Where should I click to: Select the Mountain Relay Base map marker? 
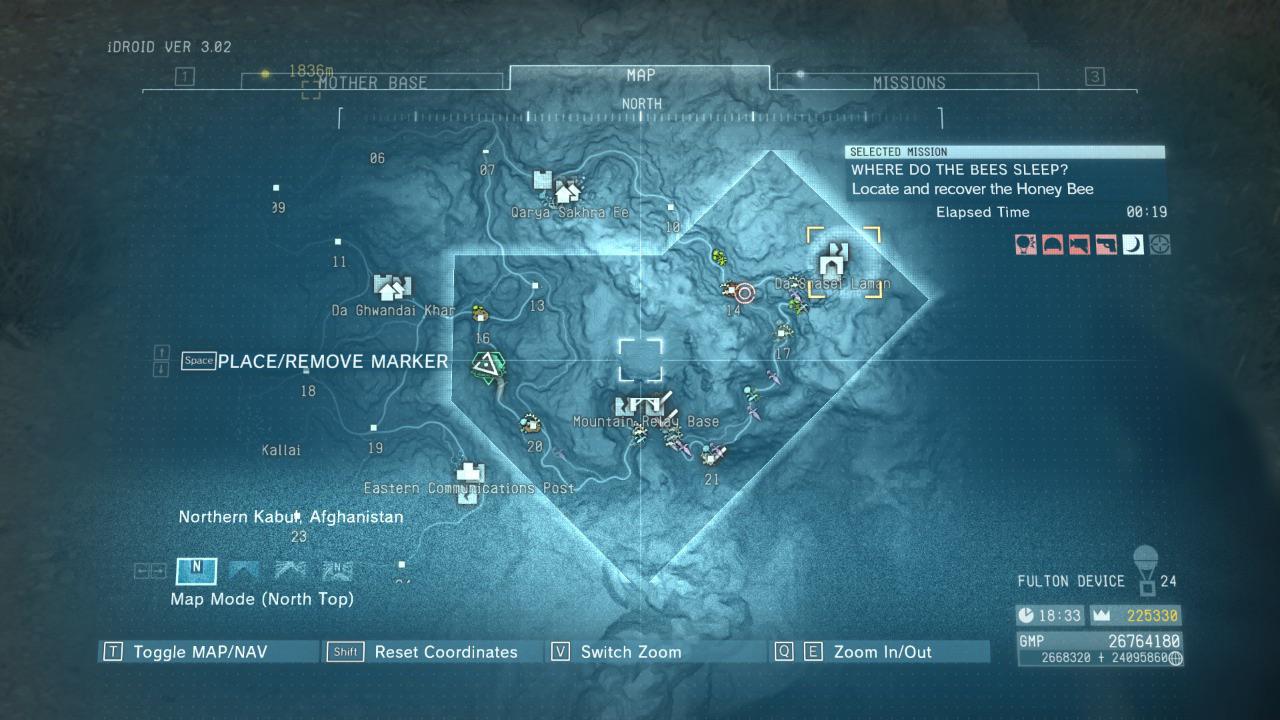pyautogui.click(x=640, y=405)
